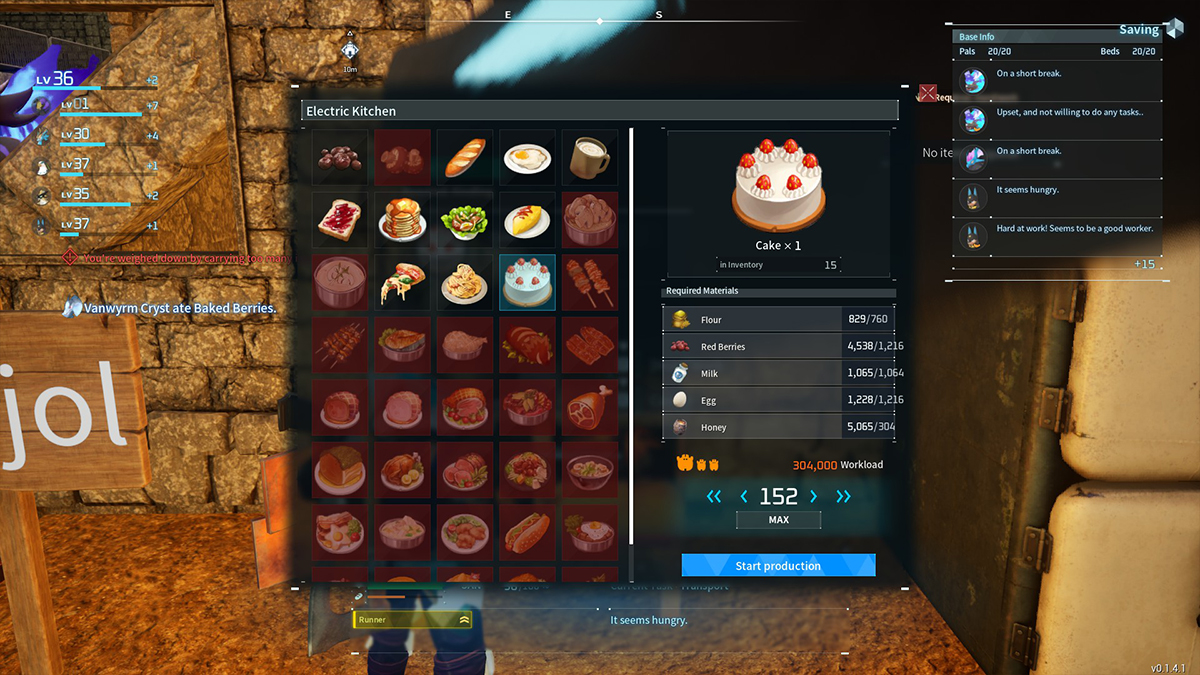This screenshot has width=1200, height=675.
Task: Pick the fried egg recipe
Action: coord(527,158)
